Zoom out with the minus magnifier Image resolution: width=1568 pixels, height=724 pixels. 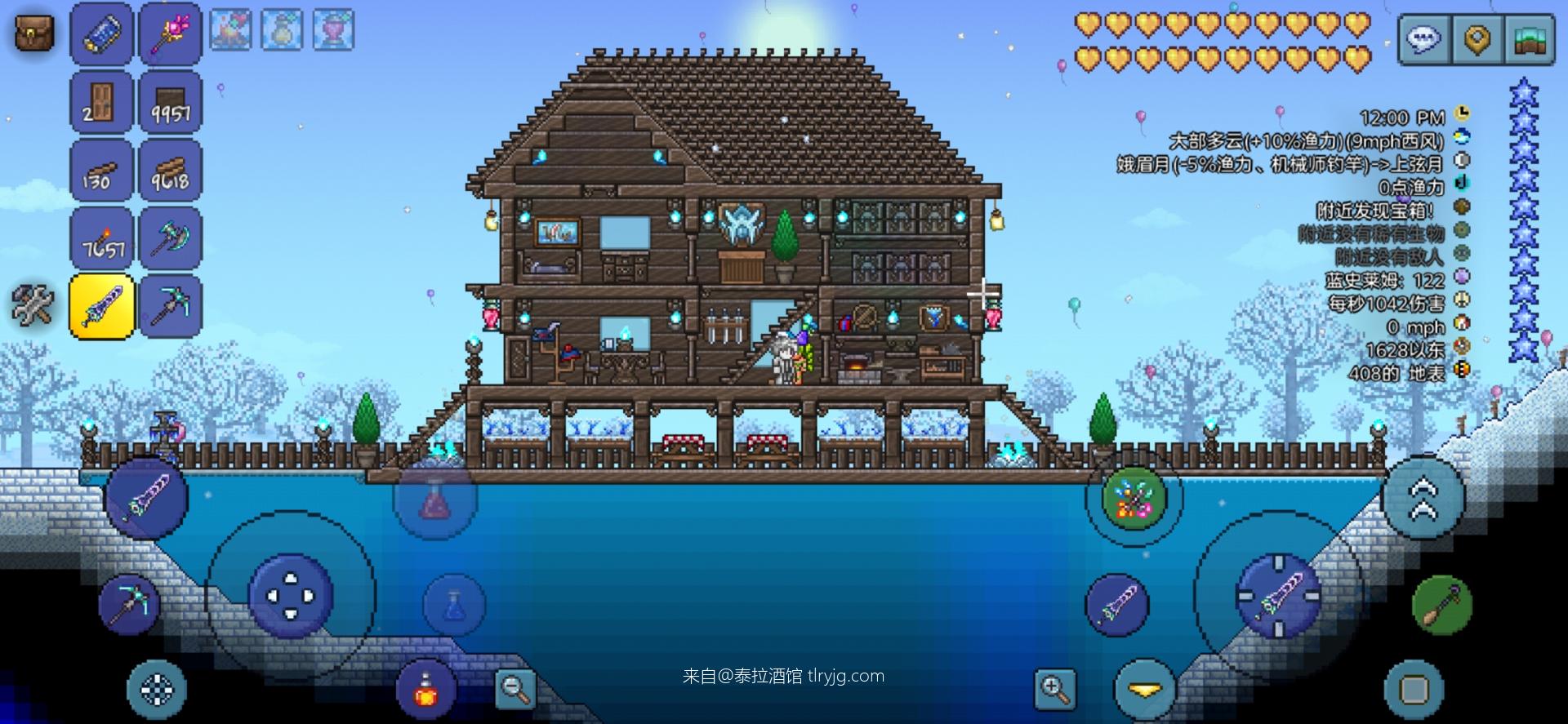point(515,690)
